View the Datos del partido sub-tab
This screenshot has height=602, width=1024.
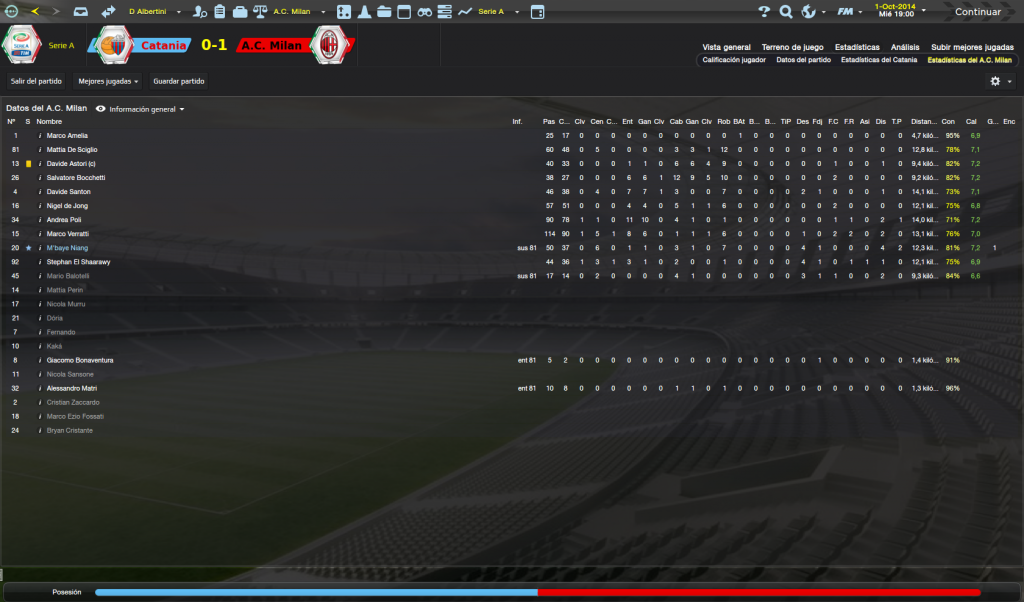tap(803, 60)
